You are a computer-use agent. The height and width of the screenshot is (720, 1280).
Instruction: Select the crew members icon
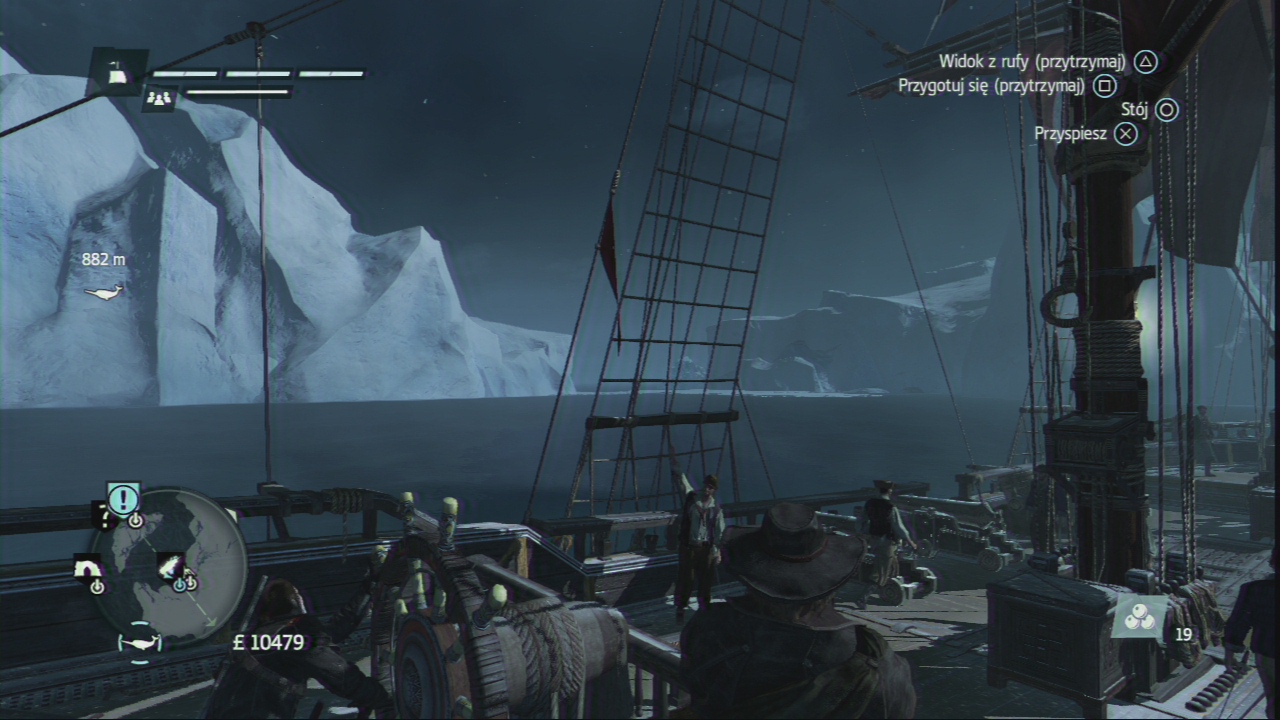point(159,98)
